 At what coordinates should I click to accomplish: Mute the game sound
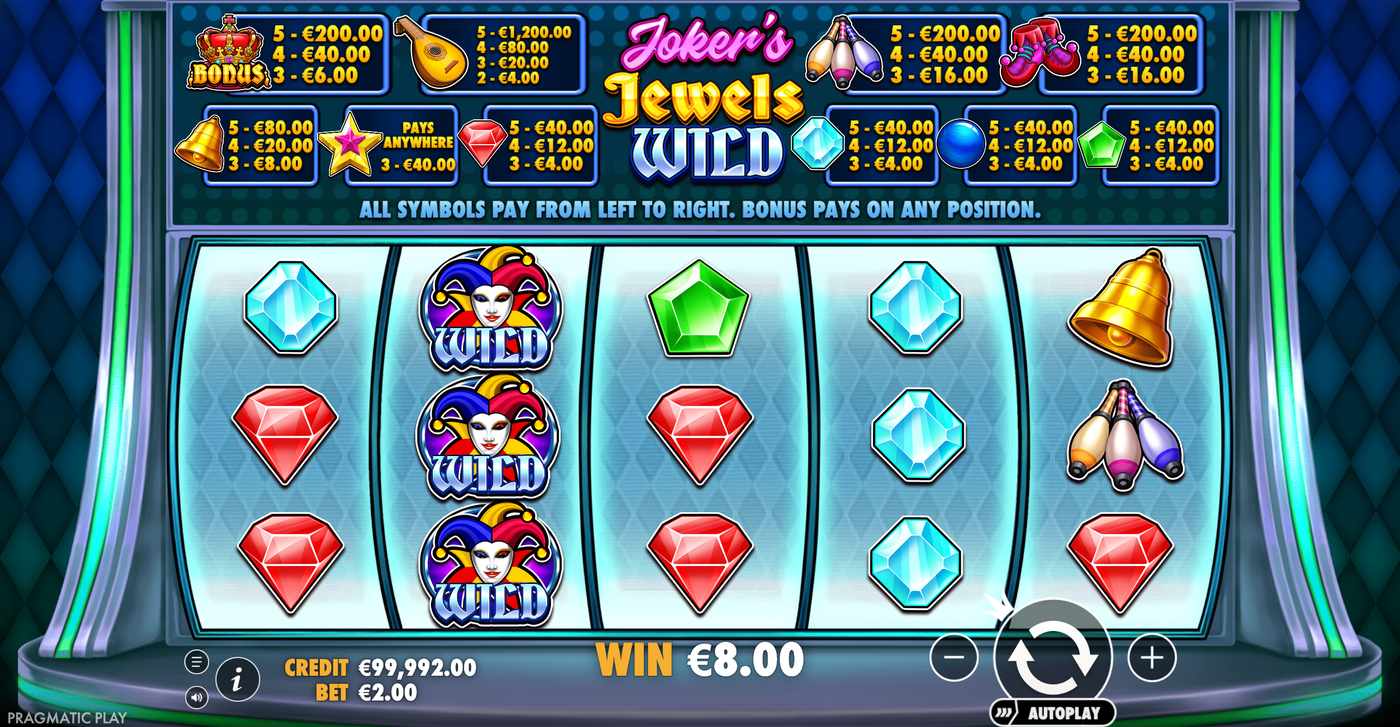coord(199,698)
